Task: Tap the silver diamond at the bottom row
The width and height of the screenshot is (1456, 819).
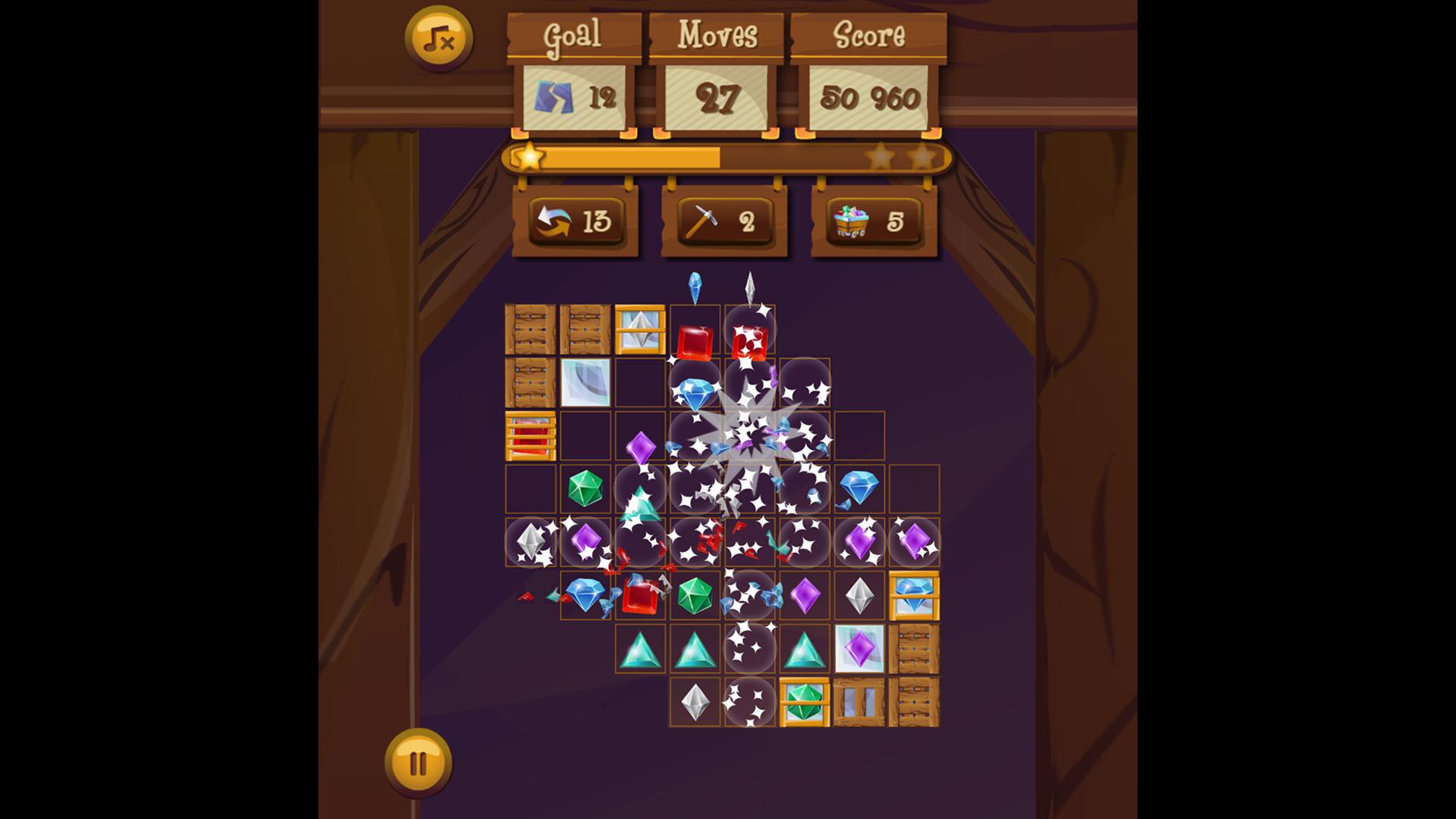Action: coord(695,703)
